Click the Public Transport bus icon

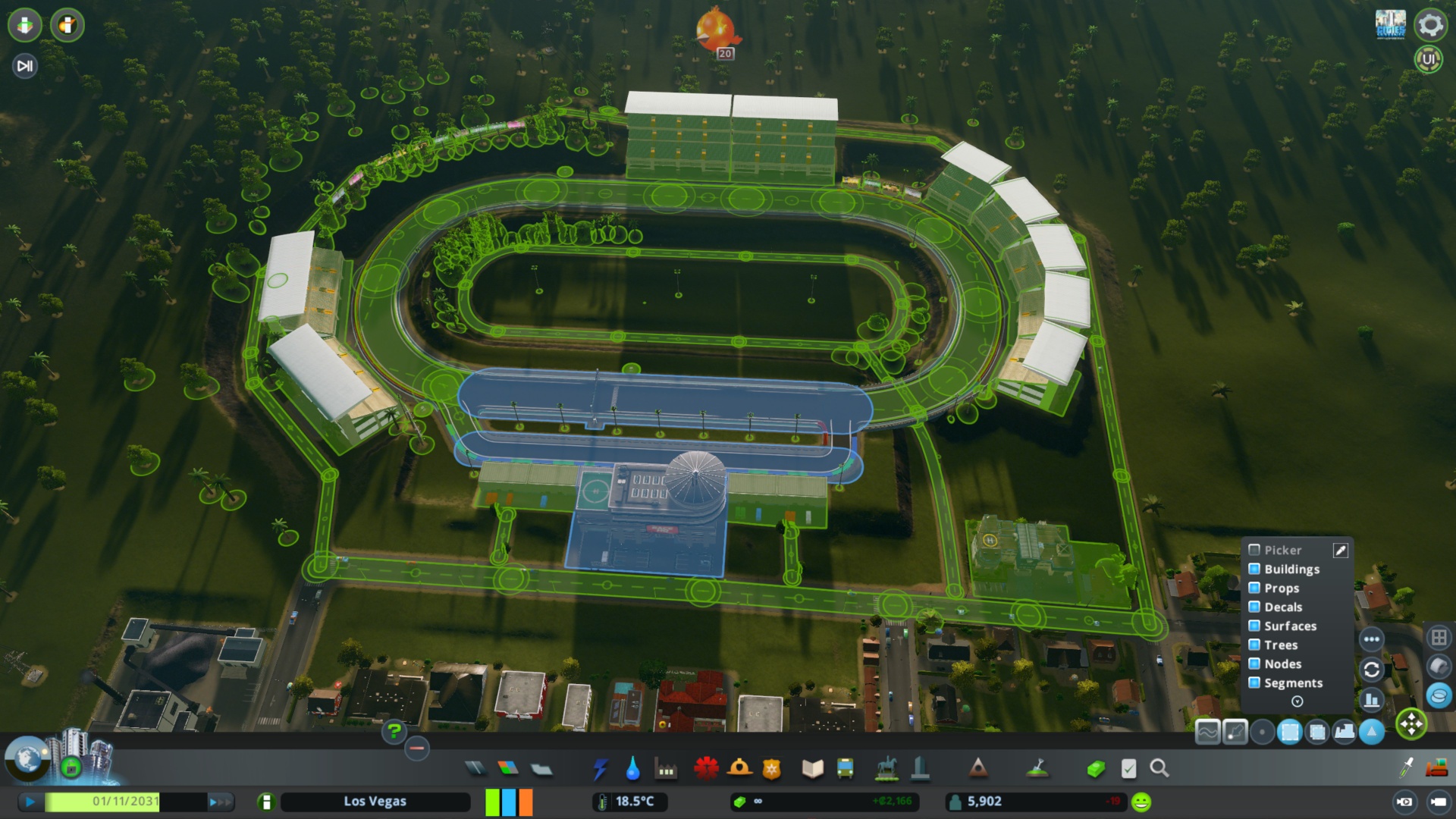pos(844,767)
